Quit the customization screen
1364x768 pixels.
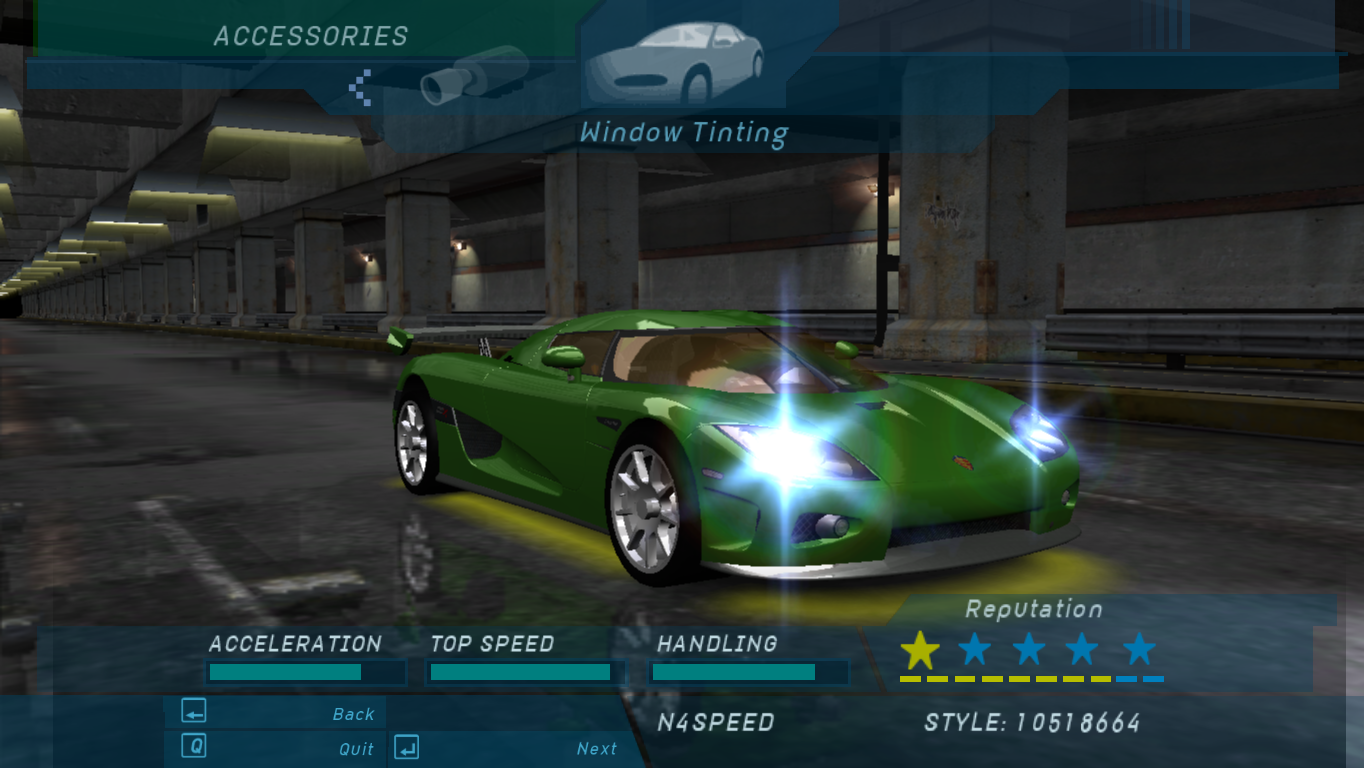point(276,748)
